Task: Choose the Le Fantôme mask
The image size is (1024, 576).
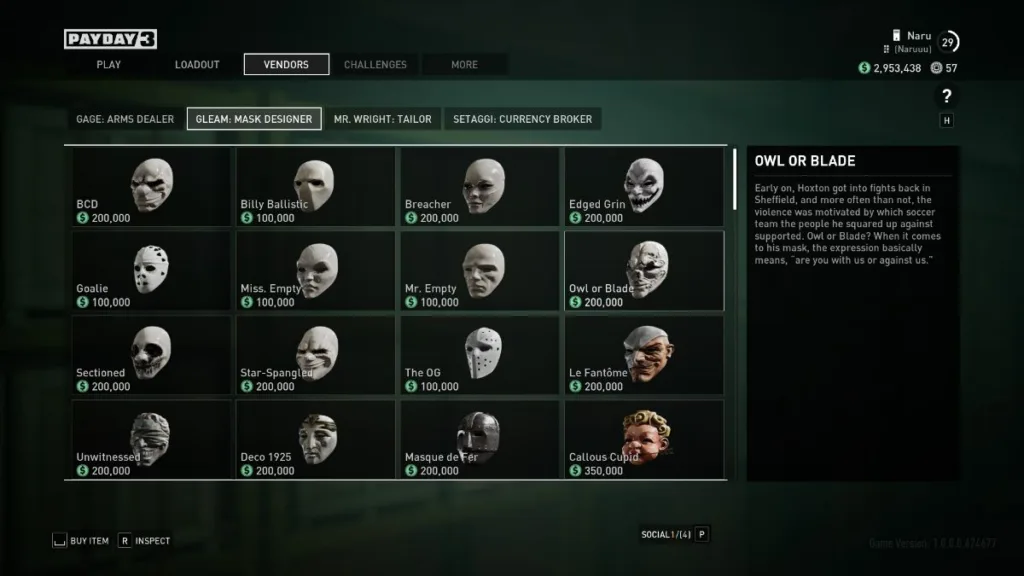Action: (x=643, y=355)
